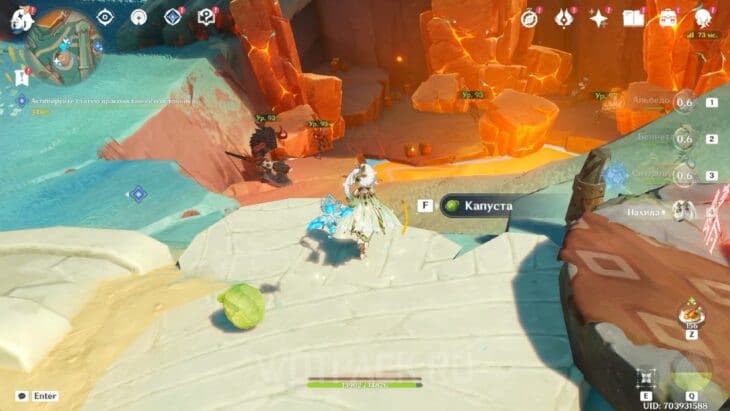Viewport: 730px width, 411px height.
Task: Pick up the Капуста item prompt
Action: (x=479, y=205)
